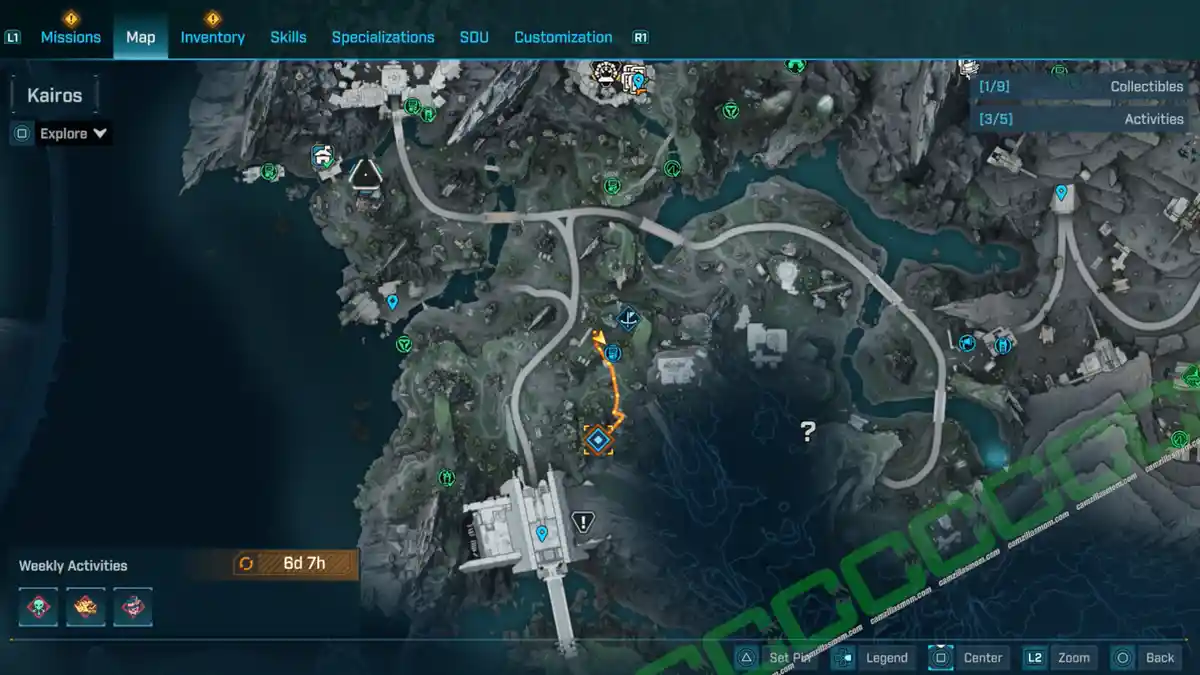Select the active Map tab
1200x675 pixels.
click(140, 37)
